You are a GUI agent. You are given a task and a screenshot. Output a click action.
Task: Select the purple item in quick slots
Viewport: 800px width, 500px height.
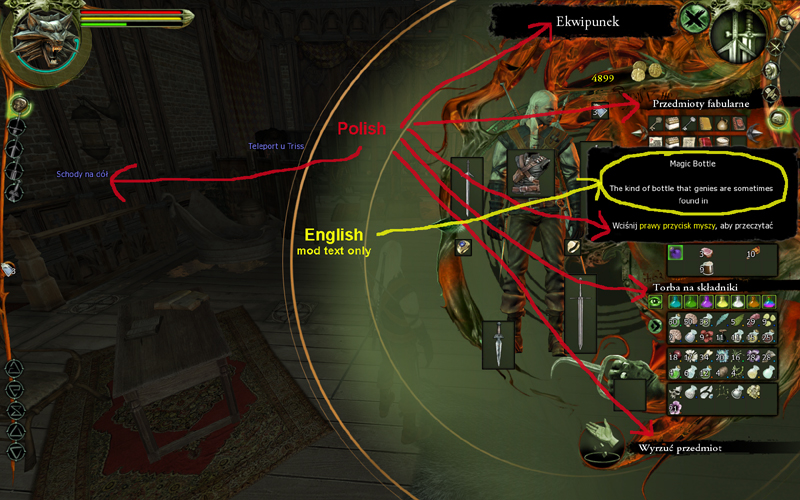coord(676,254)
